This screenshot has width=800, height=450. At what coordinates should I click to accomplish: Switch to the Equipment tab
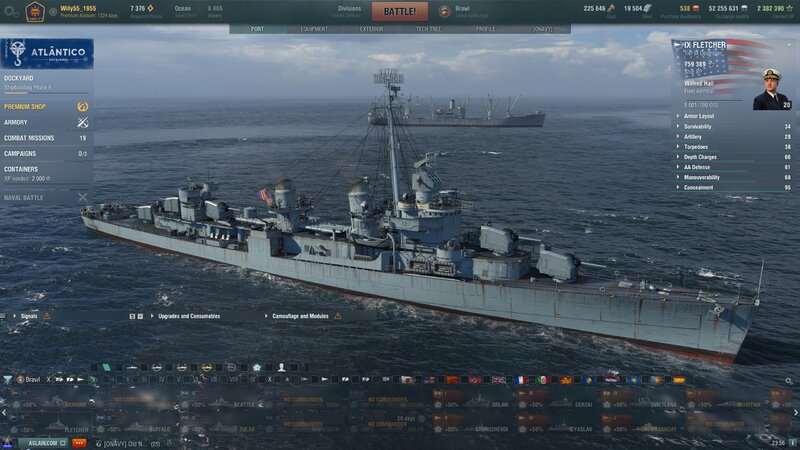pos(314,29)
